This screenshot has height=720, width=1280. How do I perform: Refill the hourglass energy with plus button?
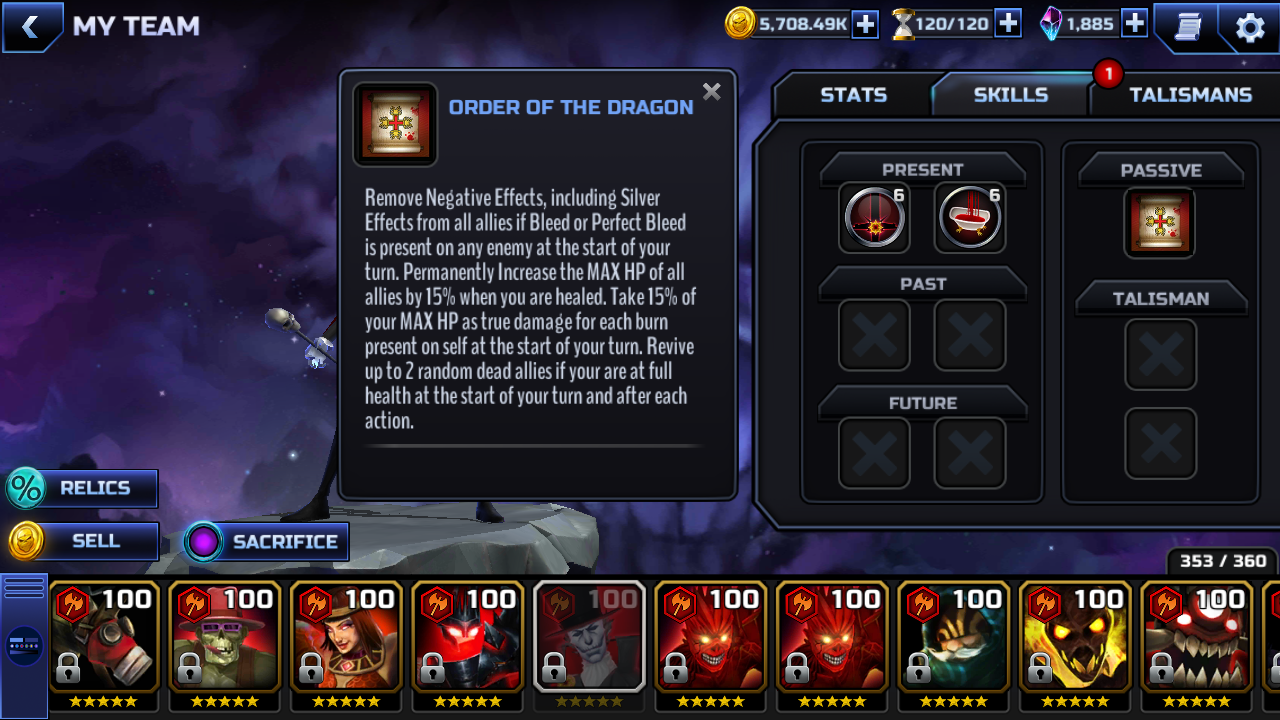[1008, 24]
